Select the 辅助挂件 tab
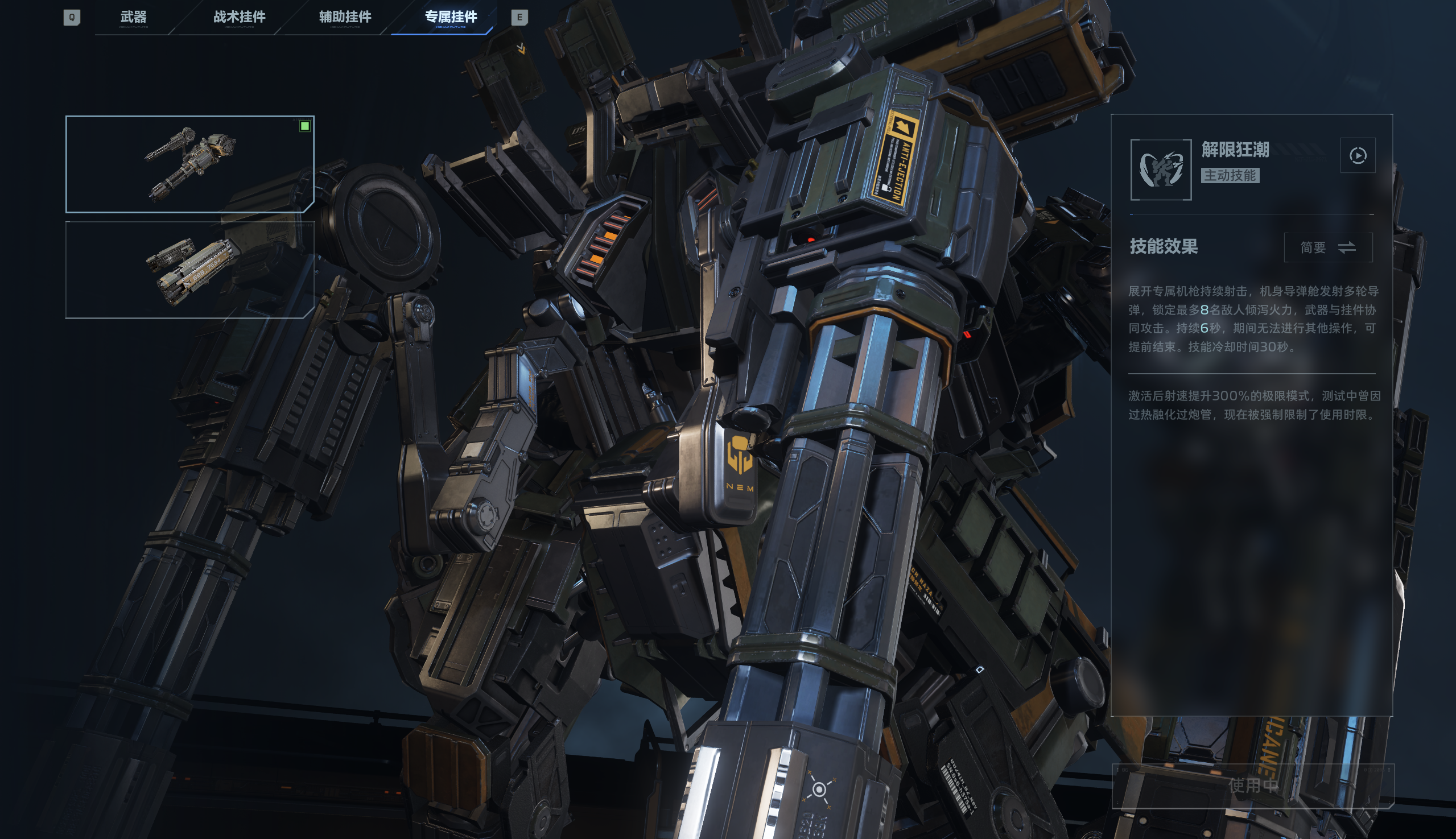The image size is (1456, 839). click(345, 17)
